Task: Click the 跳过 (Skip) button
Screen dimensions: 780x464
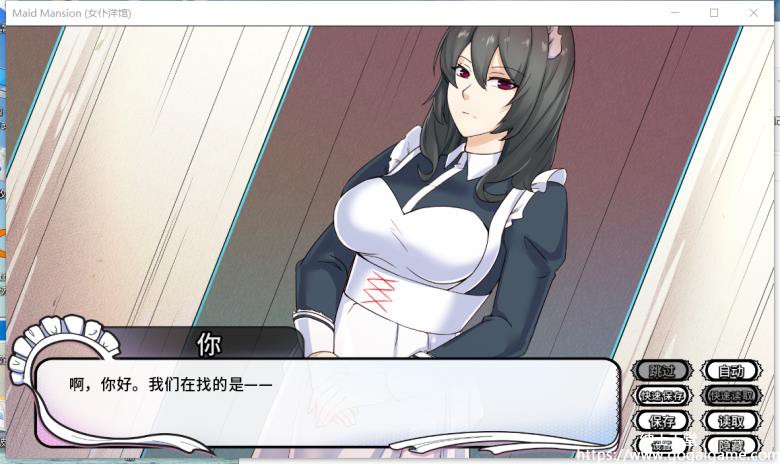Action: [x=662, y=371]
